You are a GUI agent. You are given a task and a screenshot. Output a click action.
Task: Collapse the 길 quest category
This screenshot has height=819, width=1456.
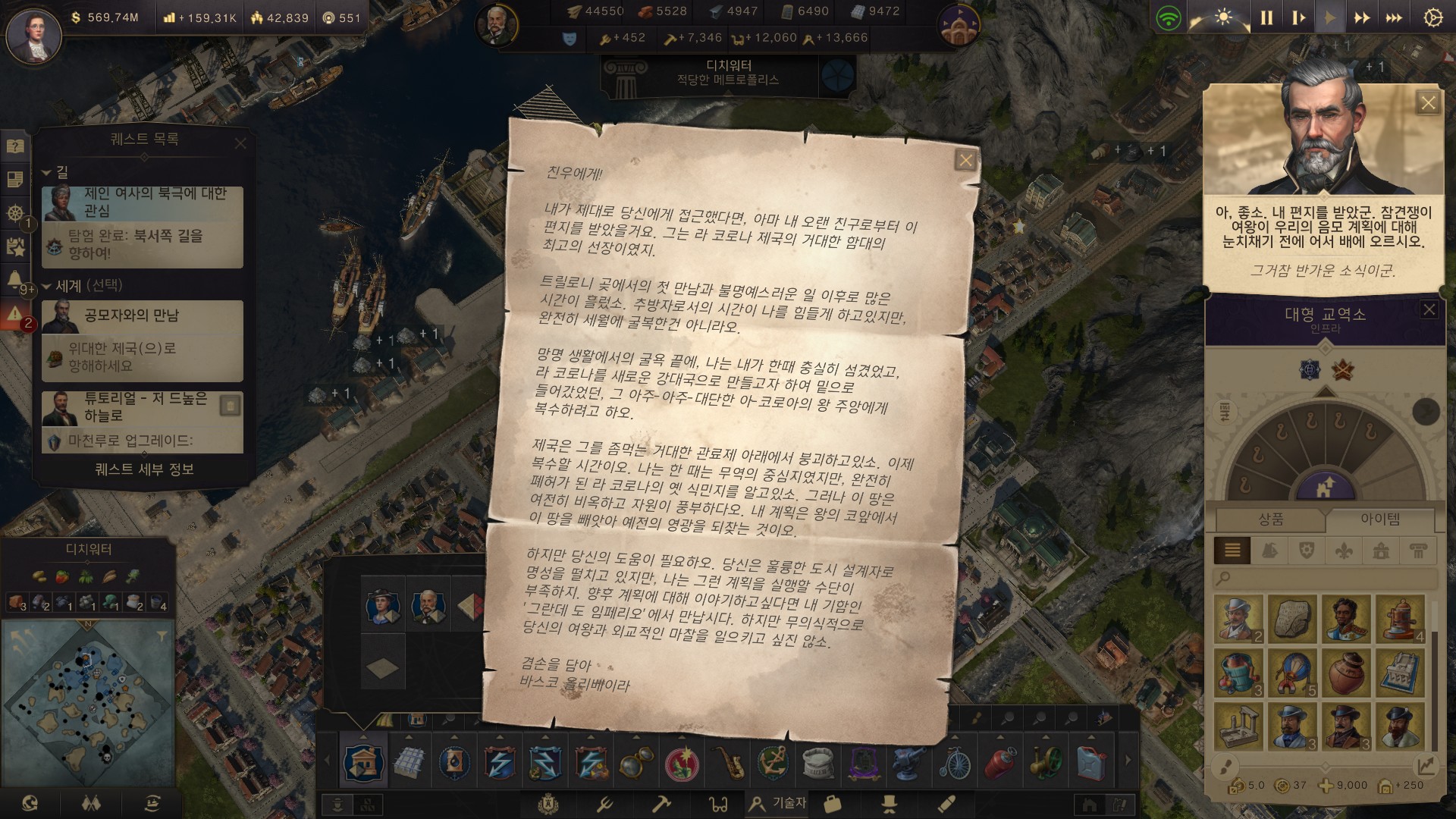pyautogui.click(x=46, y=173)
